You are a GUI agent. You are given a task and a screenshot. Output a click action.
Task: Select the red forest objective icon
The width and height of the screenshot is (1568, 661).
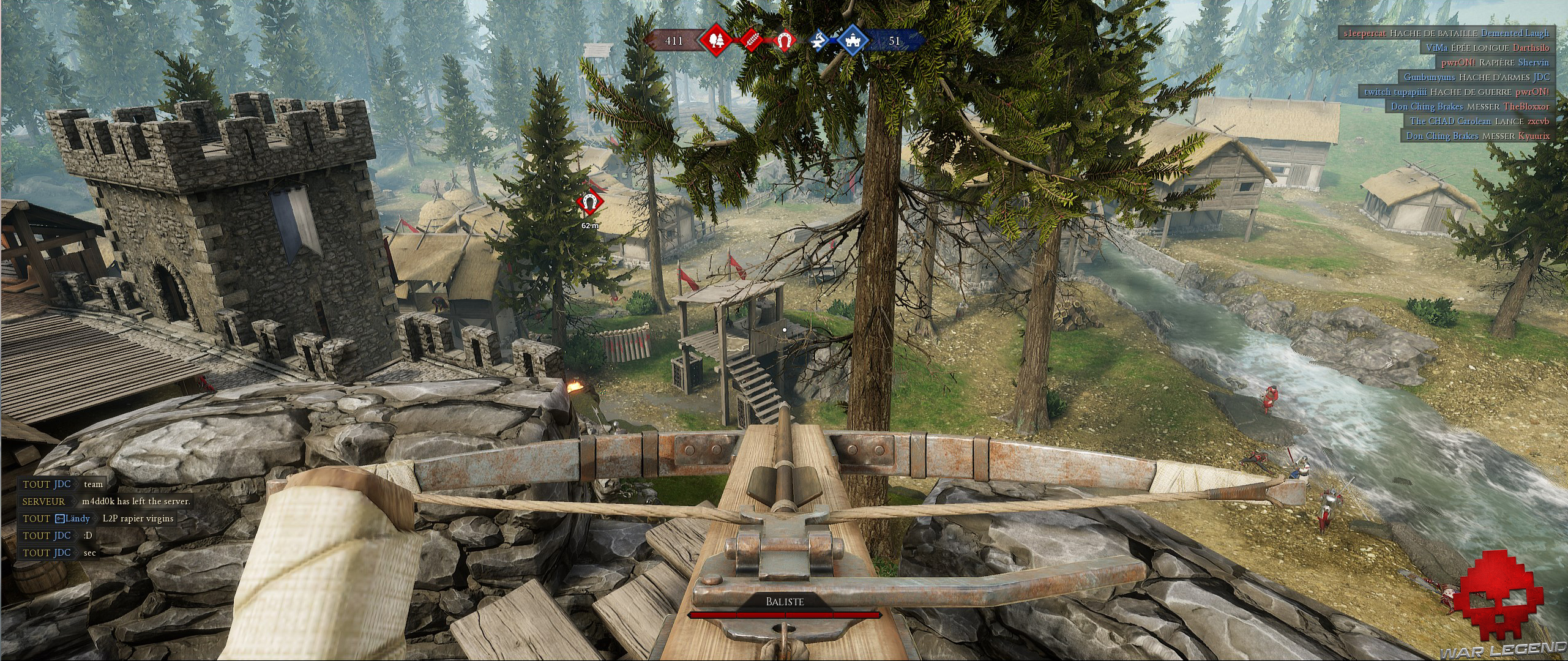tap(716, 40)
